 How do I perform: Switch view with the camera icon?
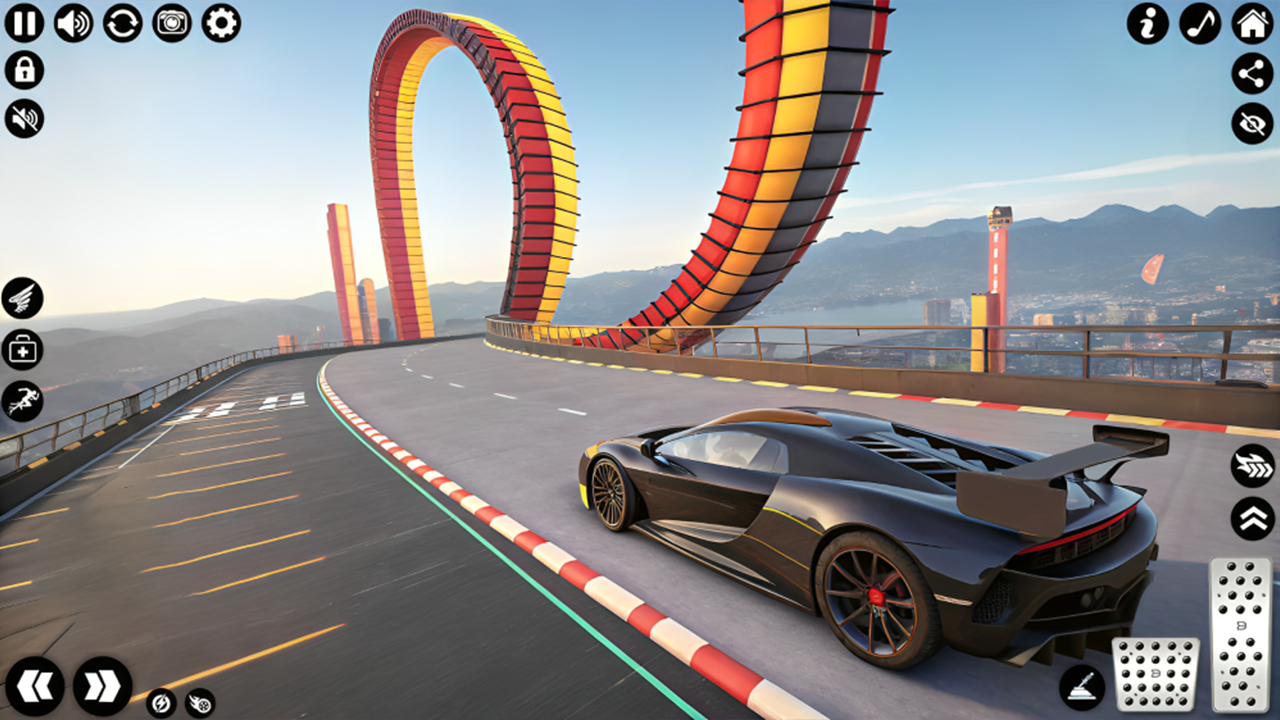tap(172, 22)
